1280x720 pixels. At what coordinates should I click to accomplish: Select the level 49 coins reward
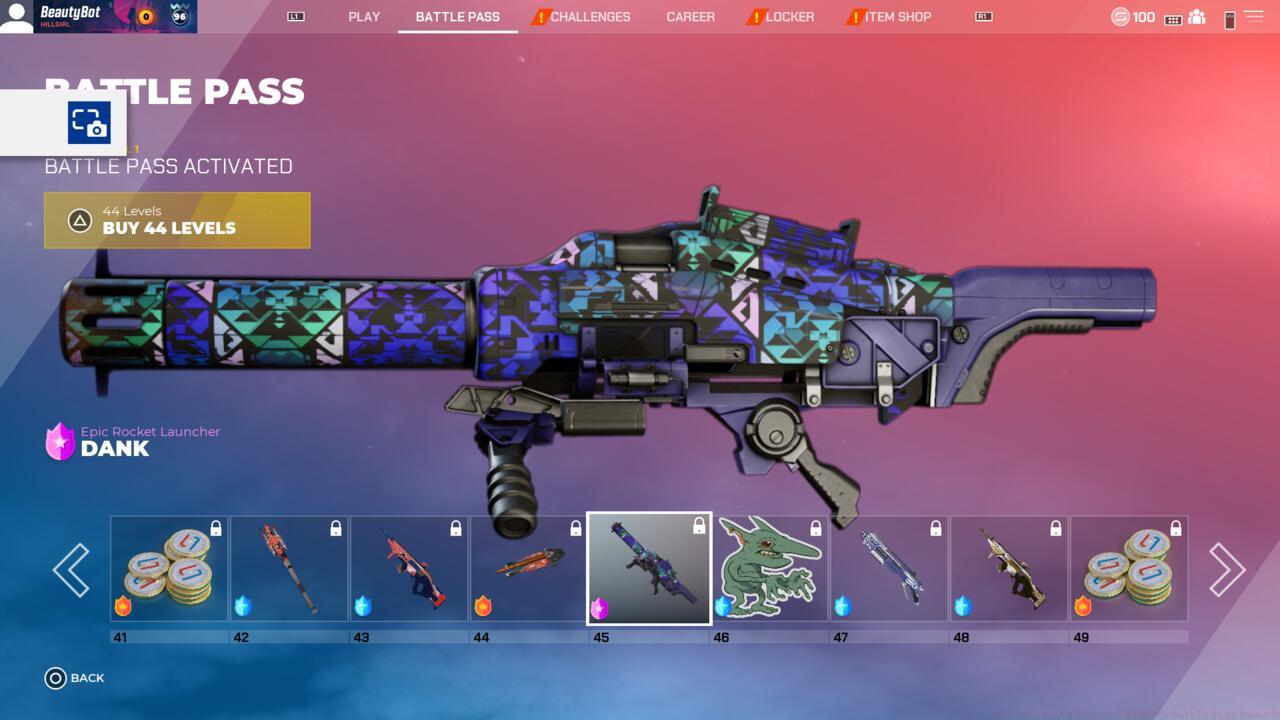pos(1129,569)
